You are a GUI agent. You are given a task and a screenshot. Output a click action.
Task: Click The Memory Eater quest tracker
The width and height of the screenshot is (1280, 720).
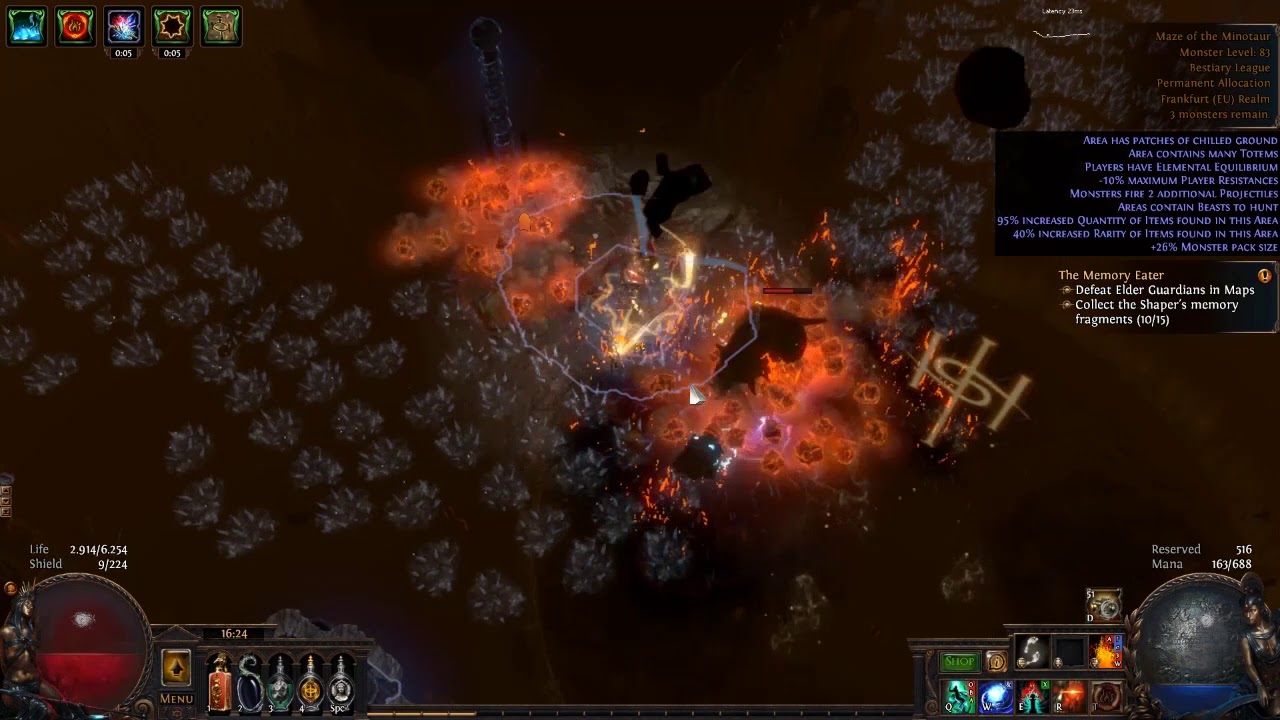1111,275
